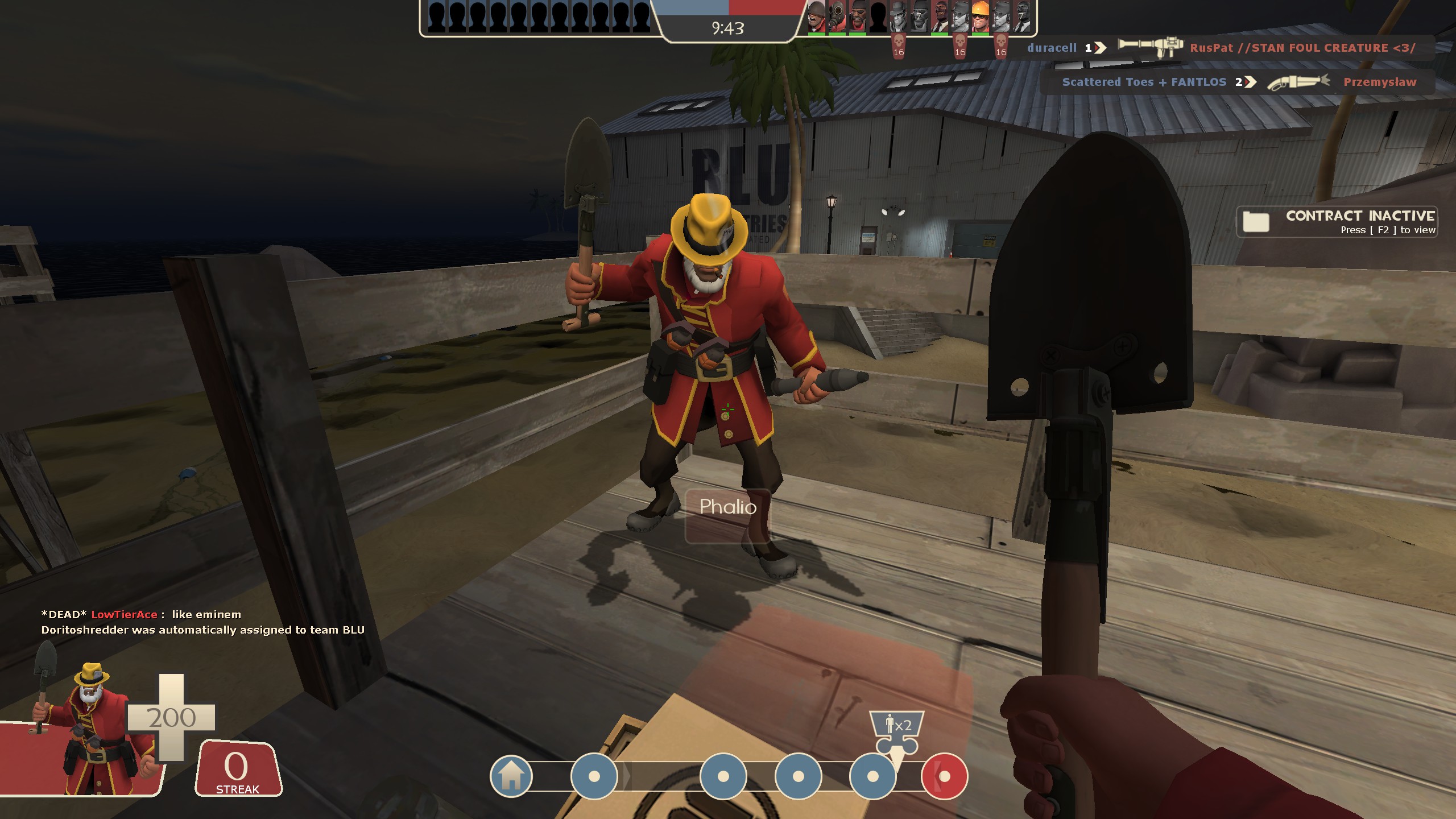Click the payload cart x2 marker
The image size is (1456, 819).
[x=897, y=732]
